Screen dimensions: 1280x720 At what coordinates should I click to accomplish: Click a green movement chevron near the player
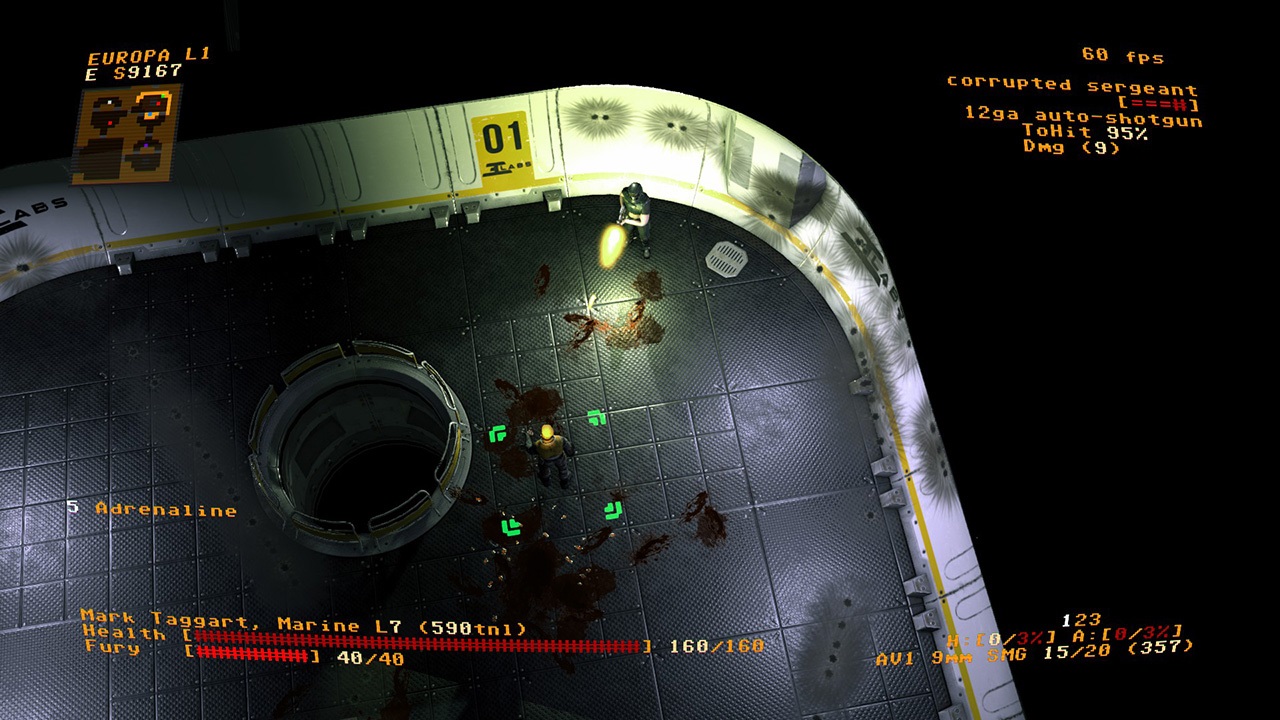pos(597,416)
